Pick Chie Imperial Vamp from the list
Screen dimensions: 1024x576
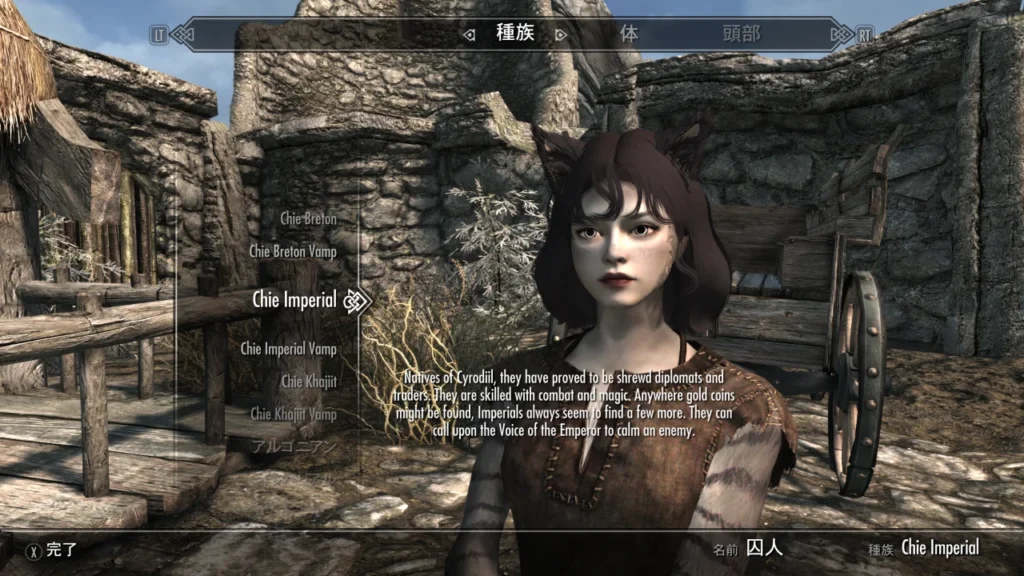click(288, 349)
